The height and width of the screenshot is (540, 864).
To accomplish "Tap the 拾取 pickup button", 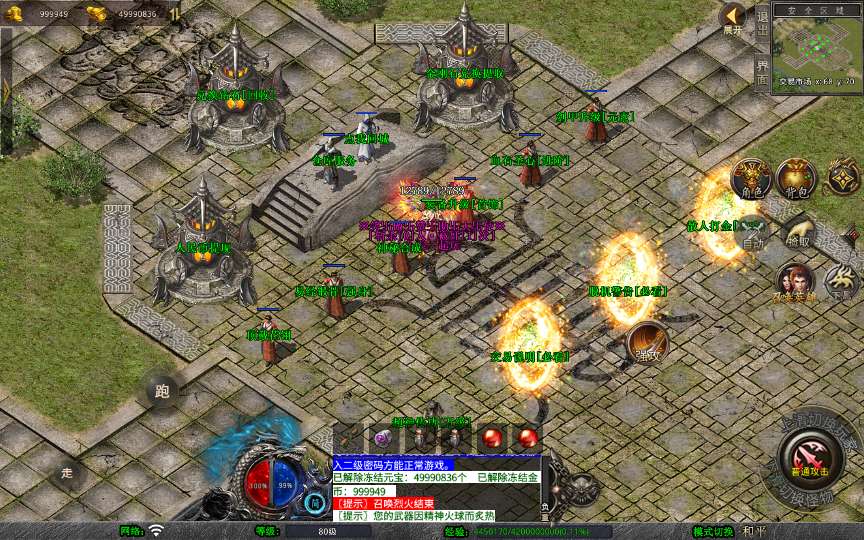I will coord(799,231).
